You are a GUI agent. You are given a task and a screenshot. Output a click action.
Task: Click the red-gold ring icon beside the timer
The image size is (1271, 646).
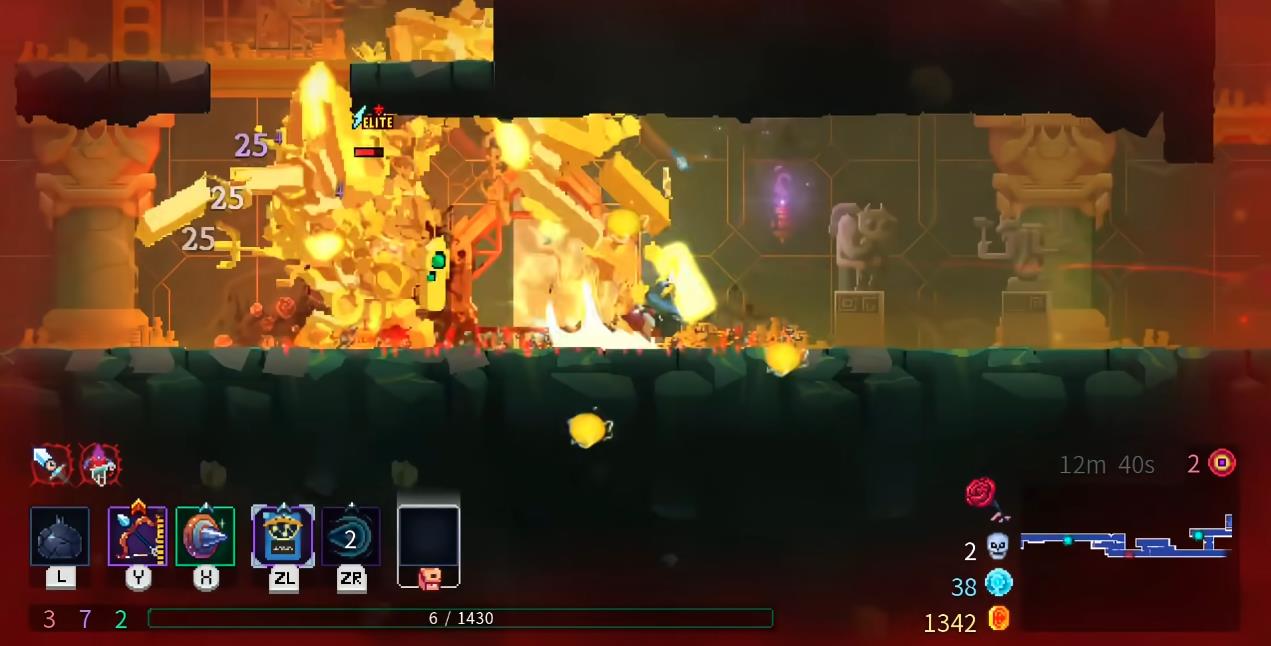click(x=1222, y=463)
